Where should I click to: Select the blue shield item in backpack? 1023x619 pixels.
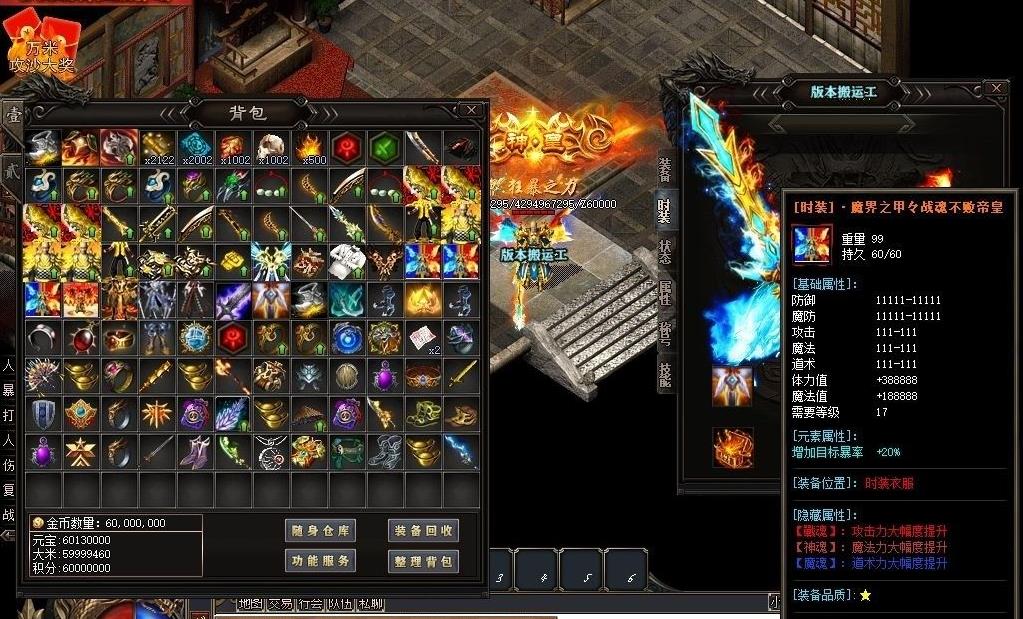coord(43,413)
